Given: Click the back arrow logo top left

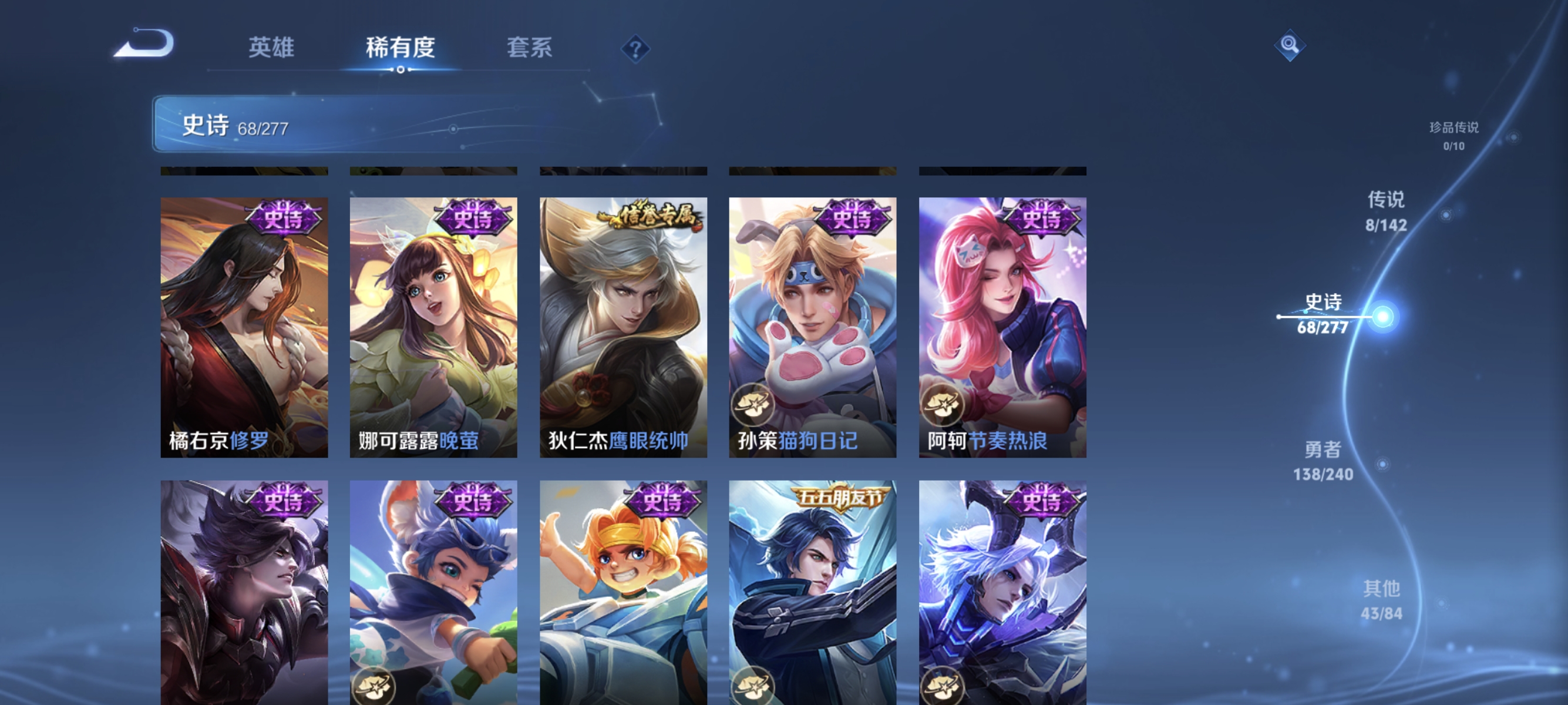Looking at the screenshot, I should [144, 43].
